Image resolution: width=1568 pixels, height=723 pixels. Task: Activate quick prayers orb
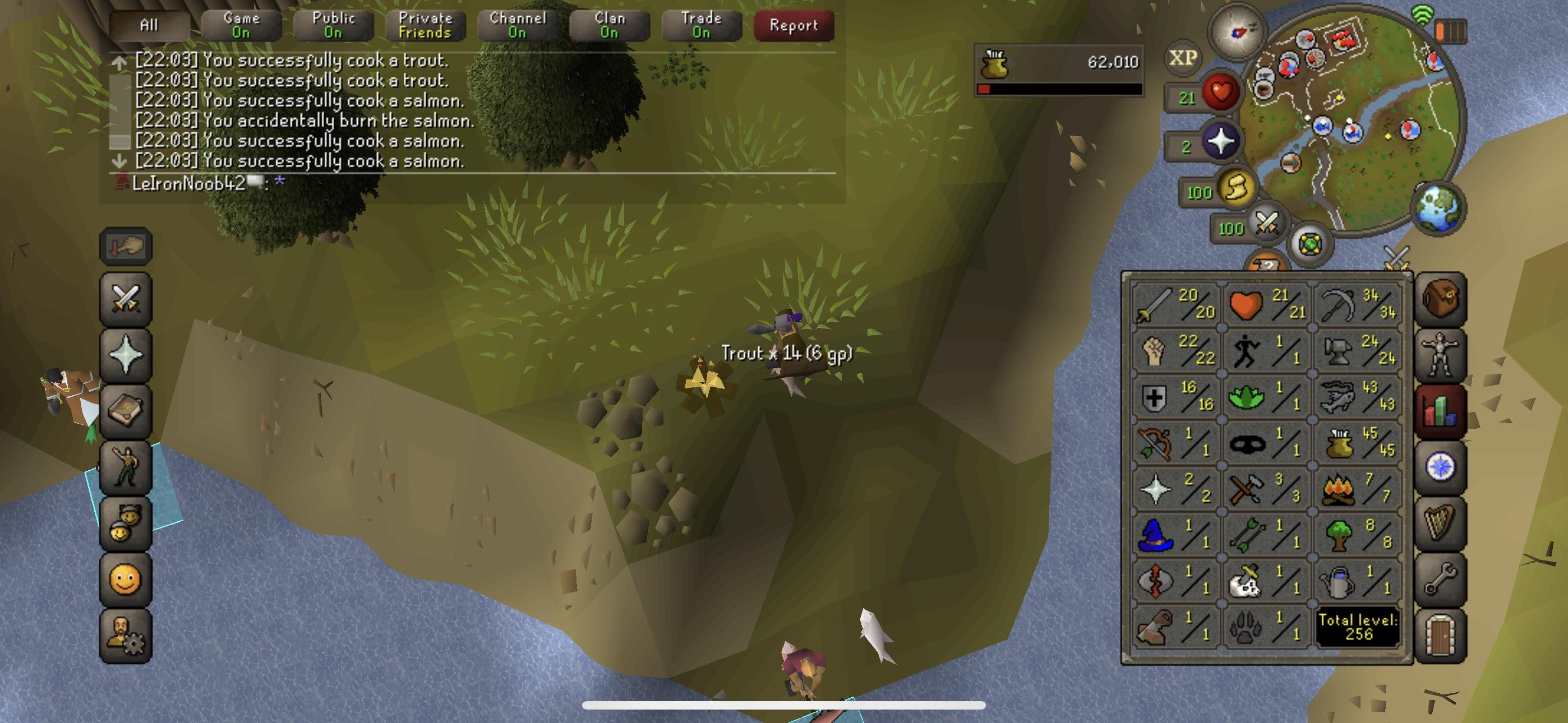click(1220, 141)
